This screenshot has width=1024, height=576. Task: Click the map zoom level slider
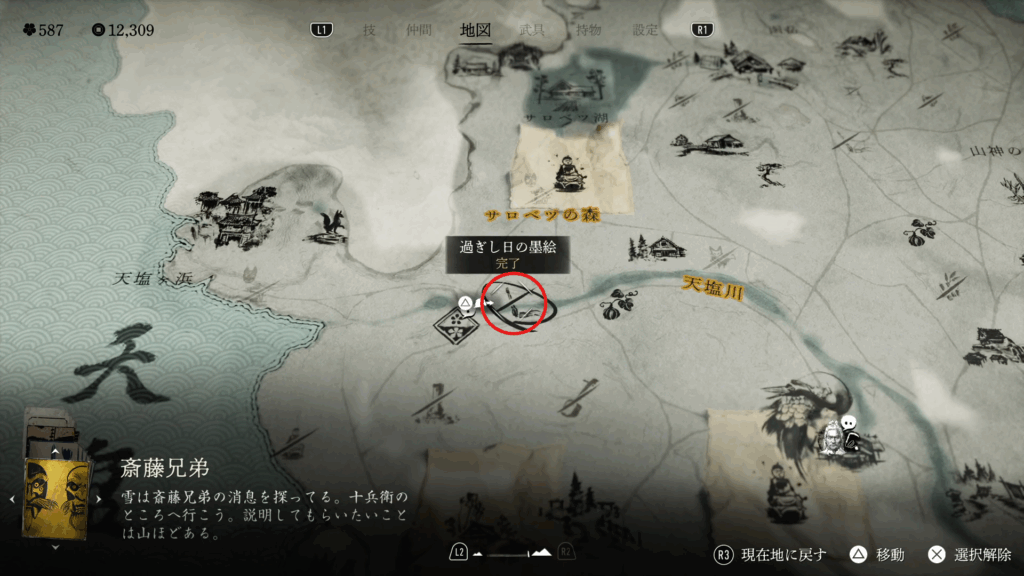tap(512, 553)
